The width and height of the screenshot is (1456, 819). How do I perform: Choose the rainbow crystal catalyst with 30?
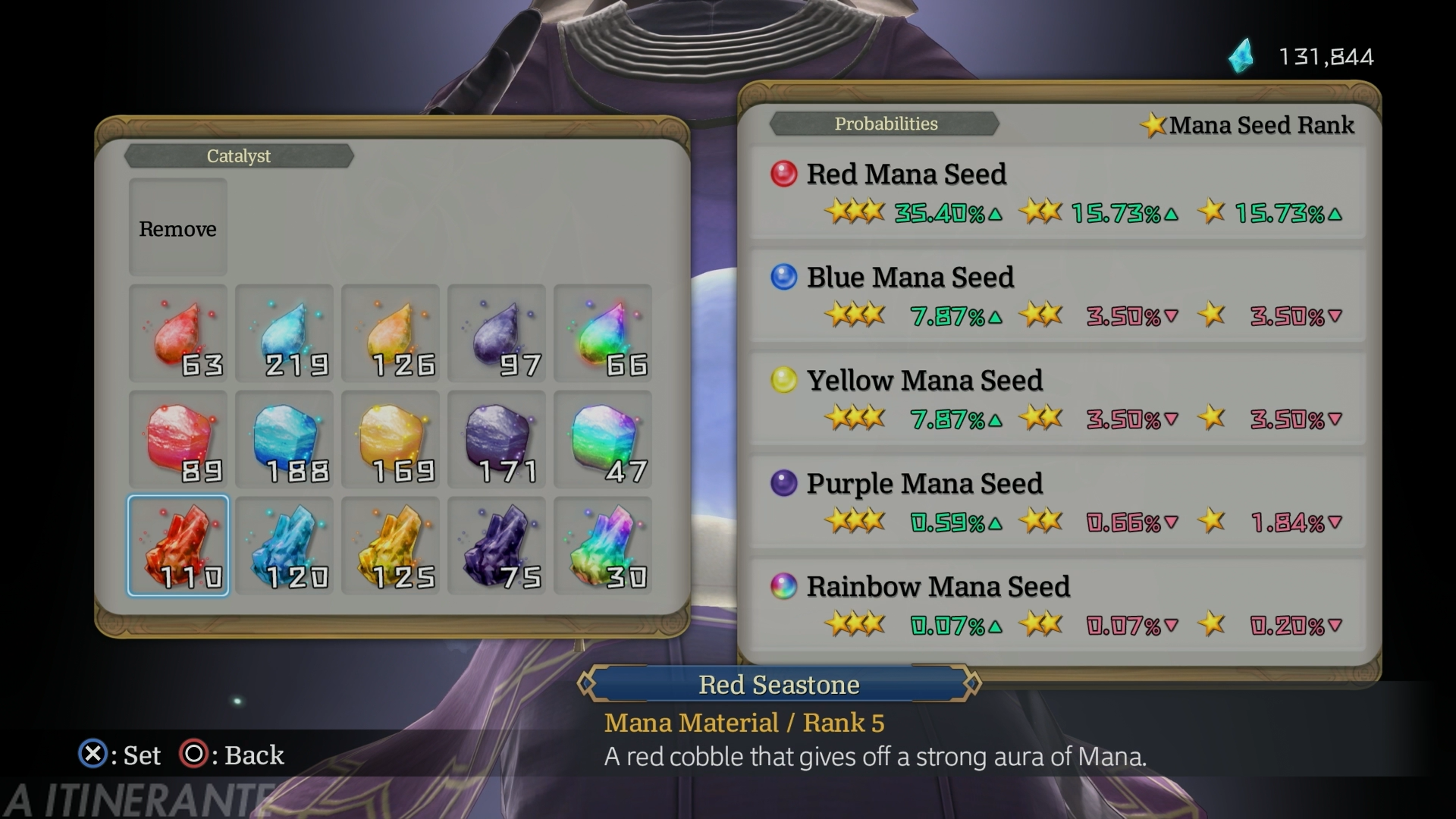602,546
